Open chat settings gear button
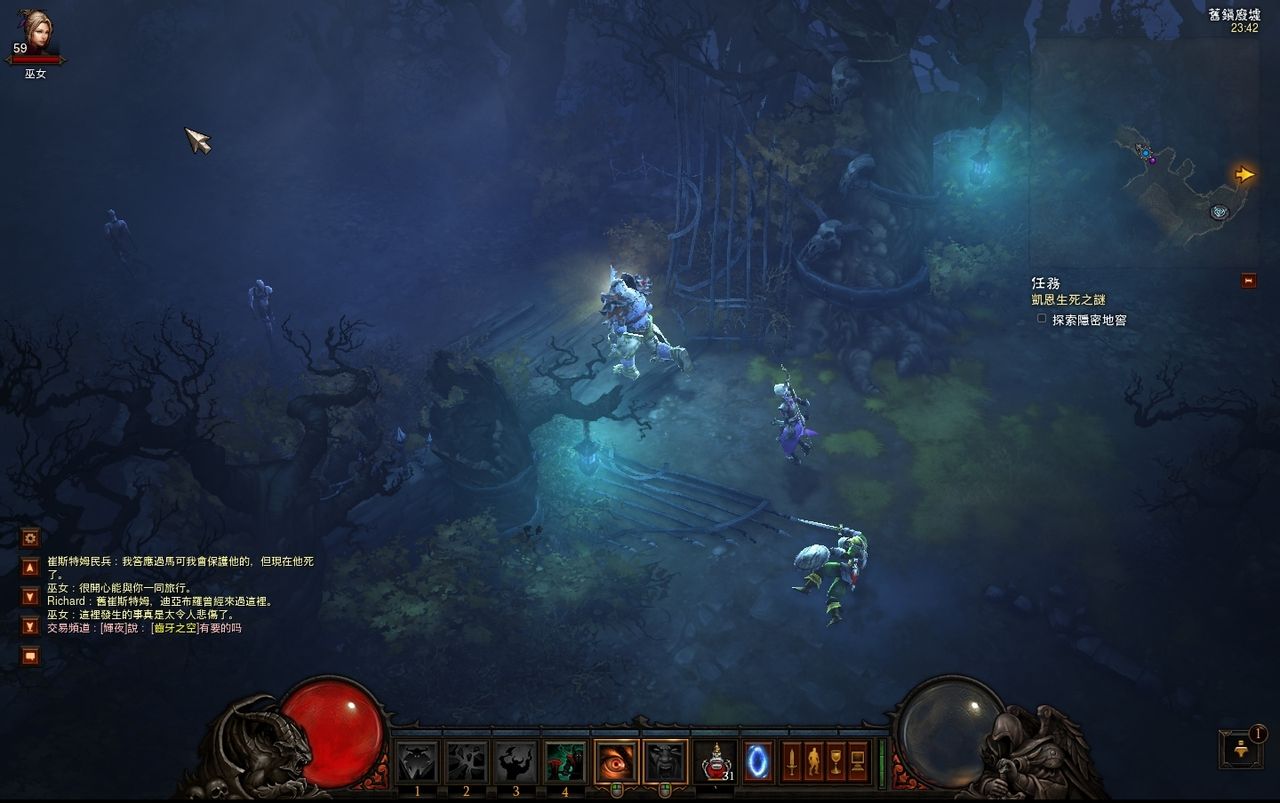Screen dimensions: 1280x803 [30, 537]
